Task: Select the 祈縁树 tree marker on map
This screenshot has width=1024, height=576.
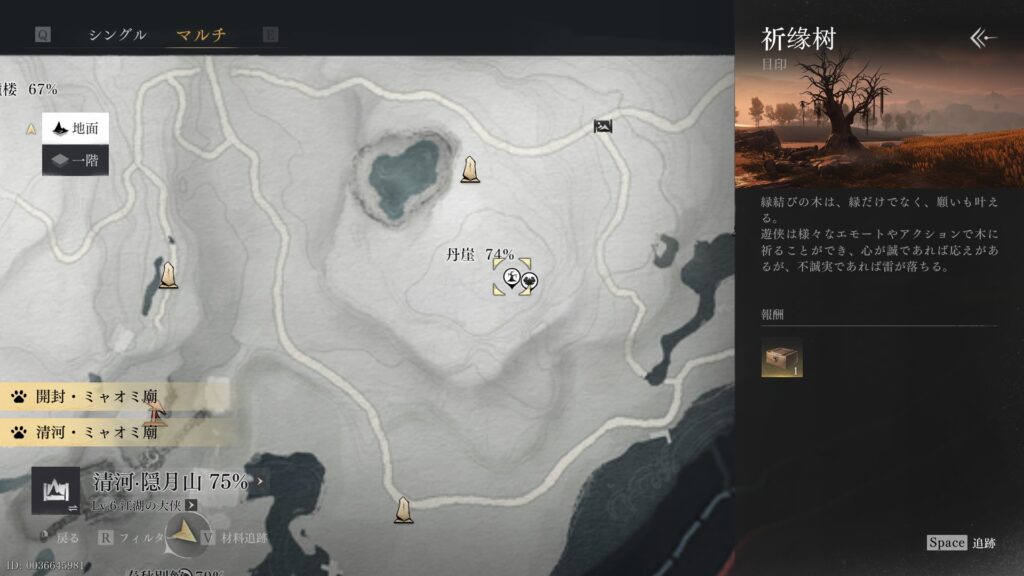Action: [x=512, y=279]
